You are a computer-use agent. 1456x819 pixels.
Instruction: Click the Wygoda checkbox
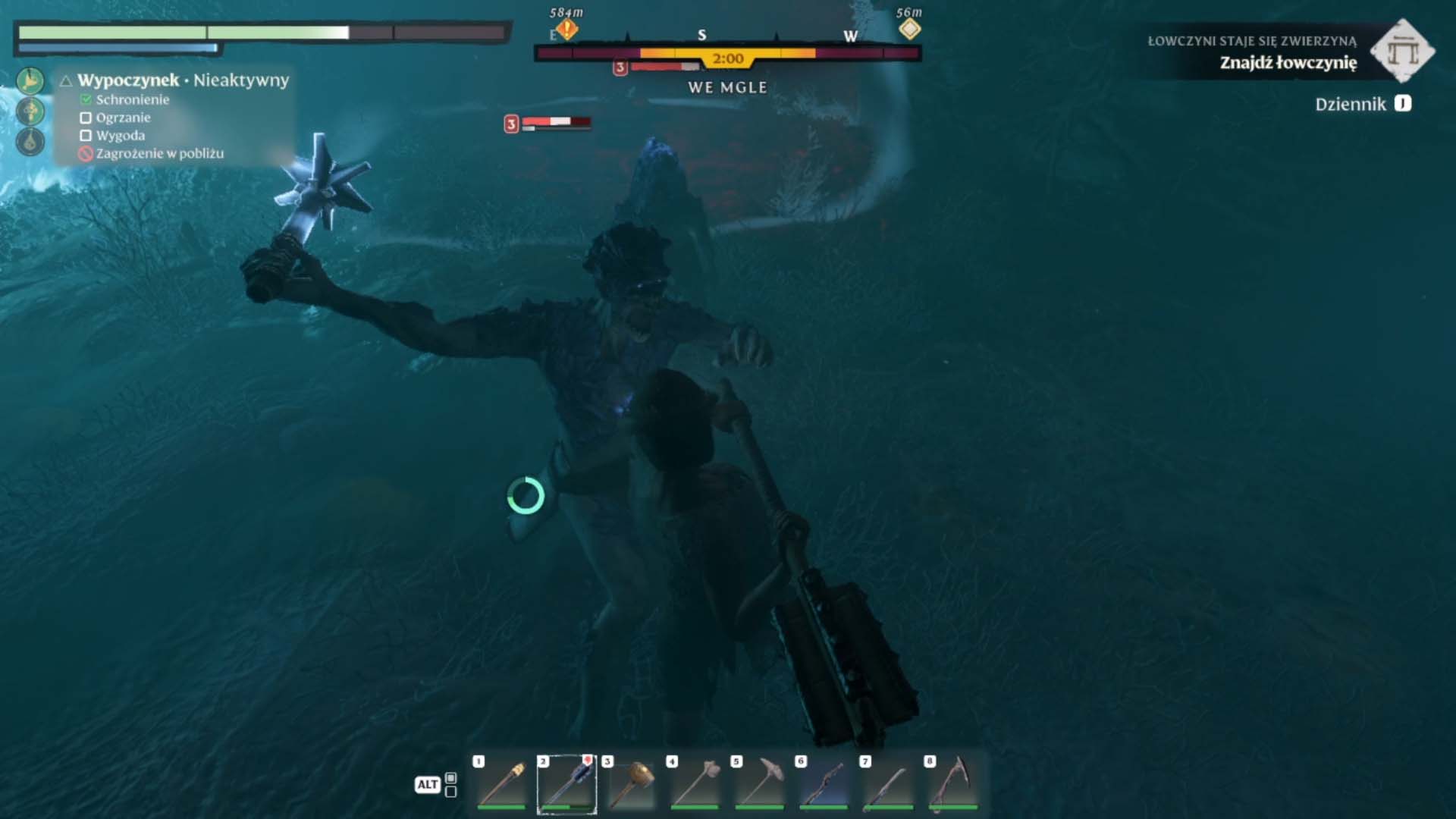(86, 136)
